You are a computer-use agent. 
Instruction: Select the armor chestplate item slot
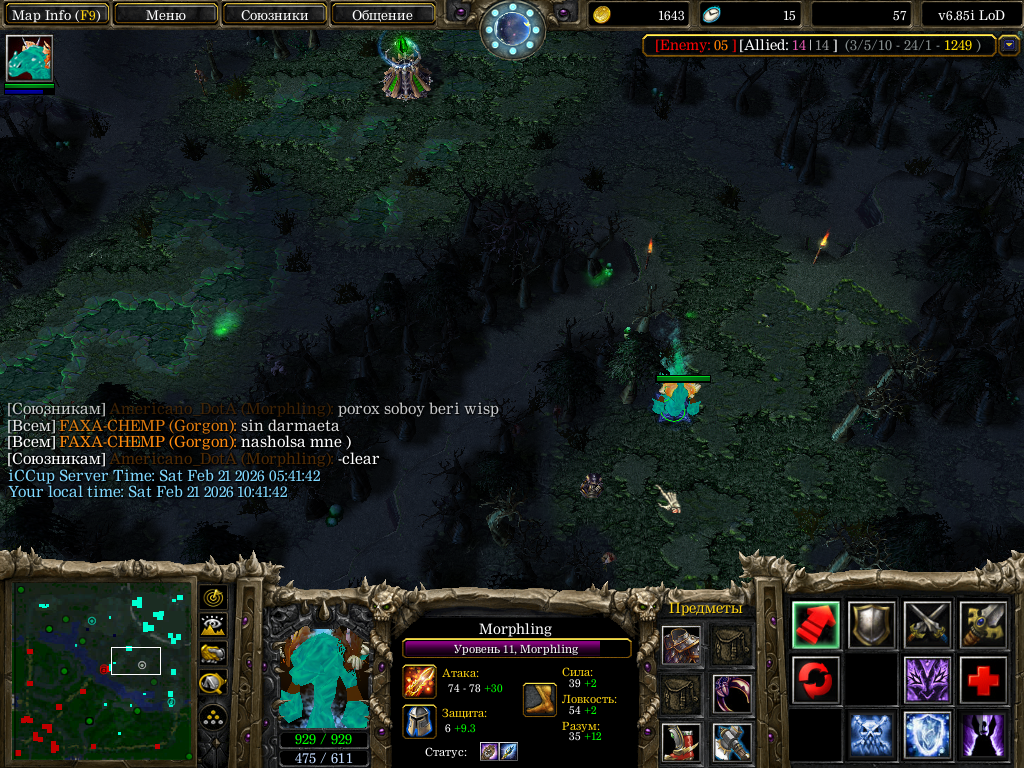[x=681, y=645]
